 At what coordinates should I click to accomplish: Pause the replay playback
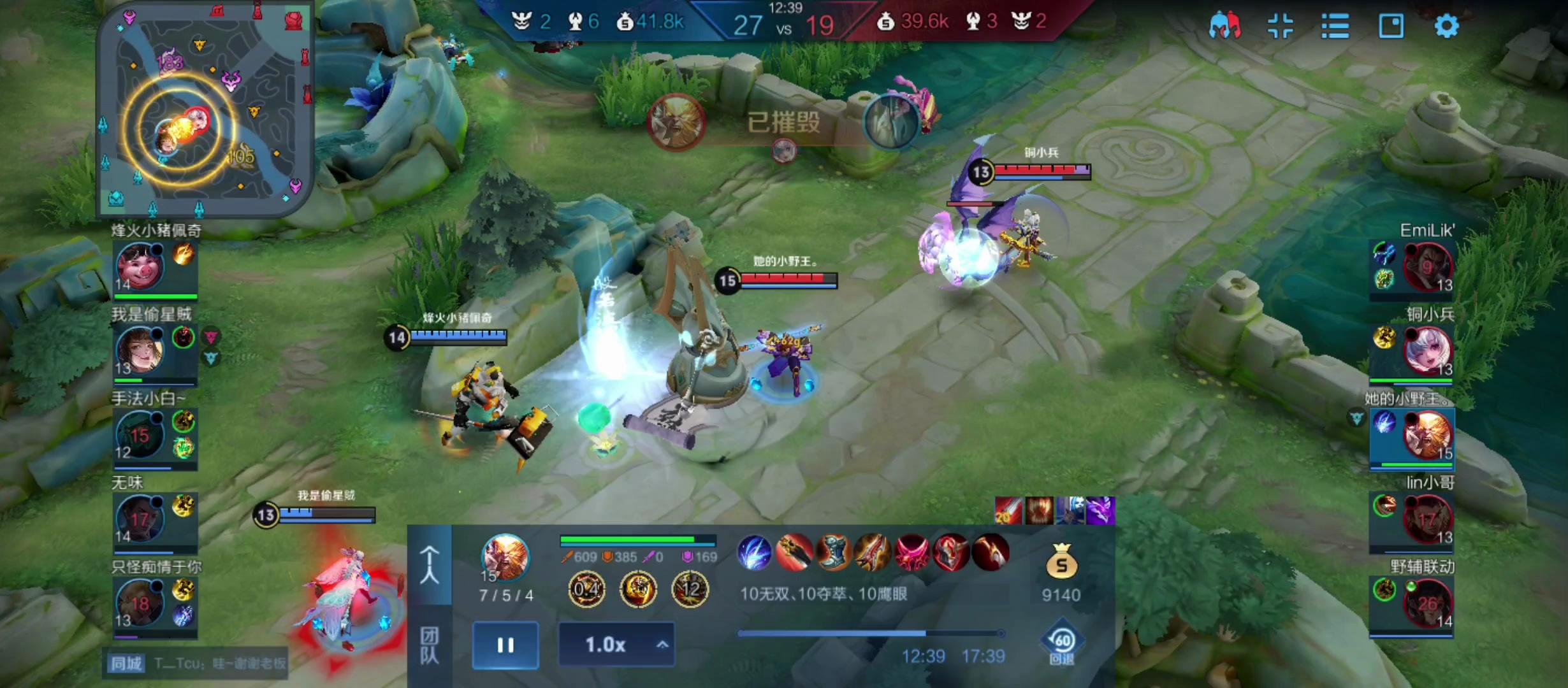[x=505, y=645]
